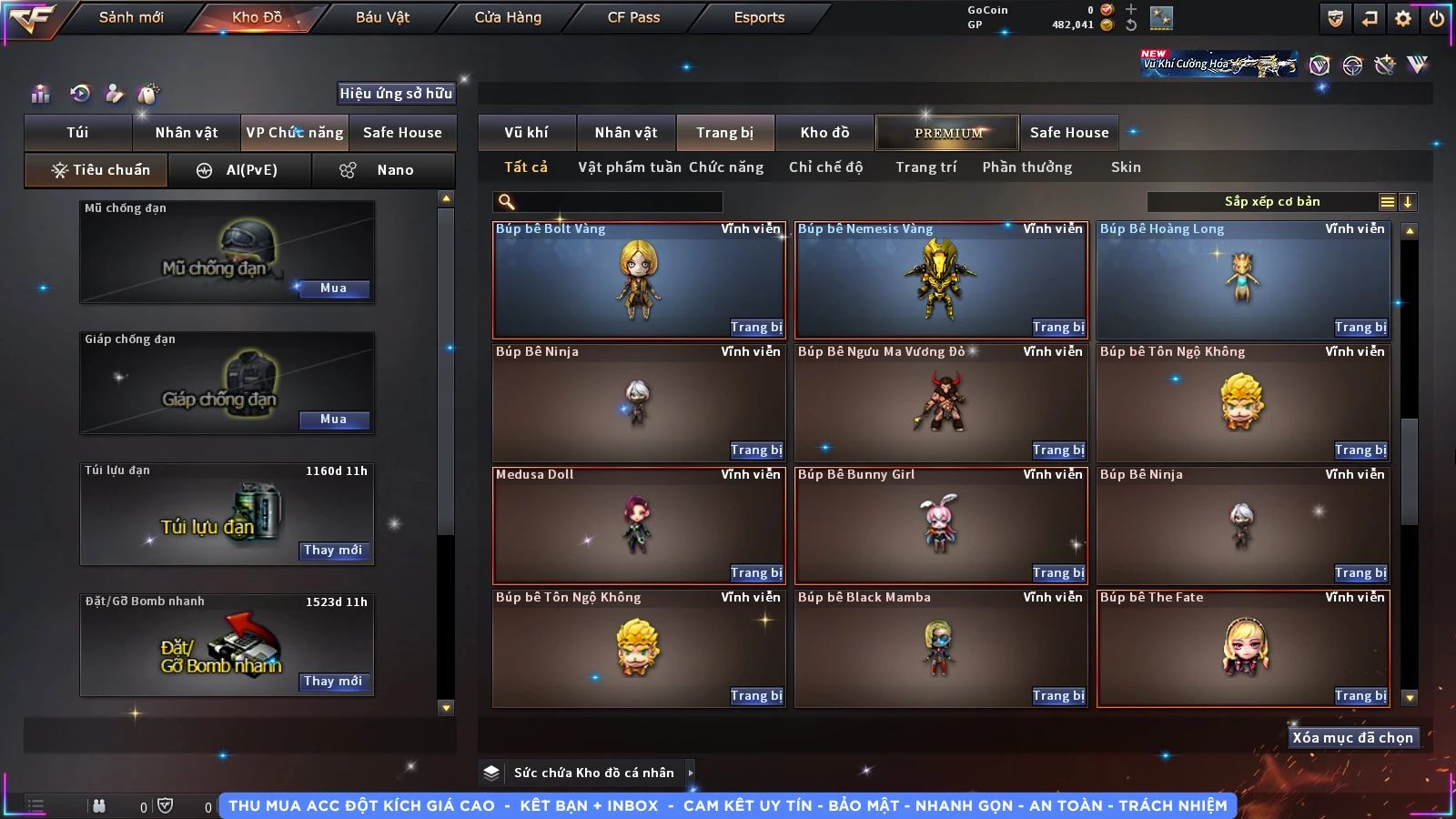Click the power exit icon
1456x819 pixels.
pos(1436,18)
